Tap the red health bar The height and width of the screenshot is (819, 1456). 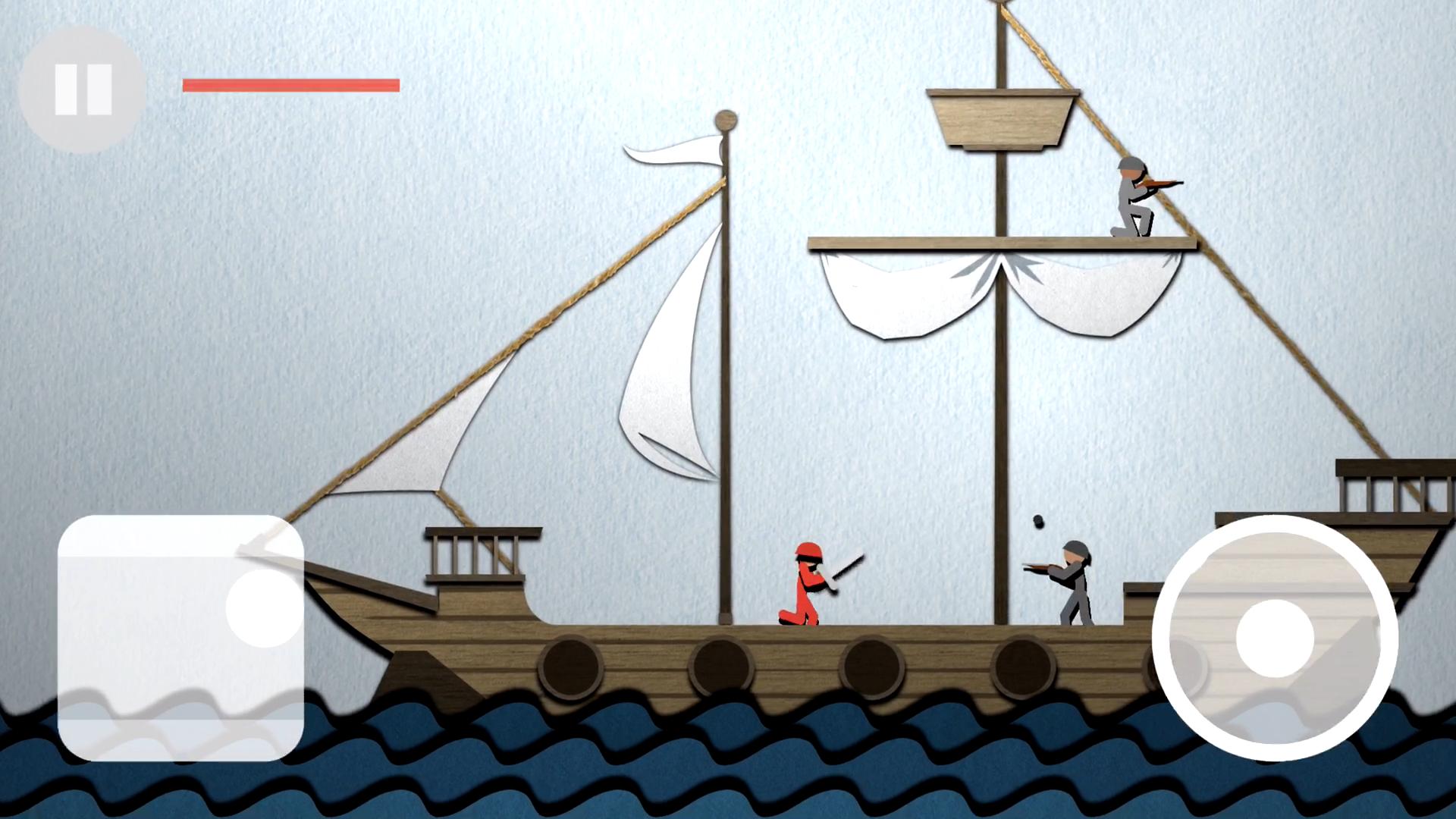[290, 84]
